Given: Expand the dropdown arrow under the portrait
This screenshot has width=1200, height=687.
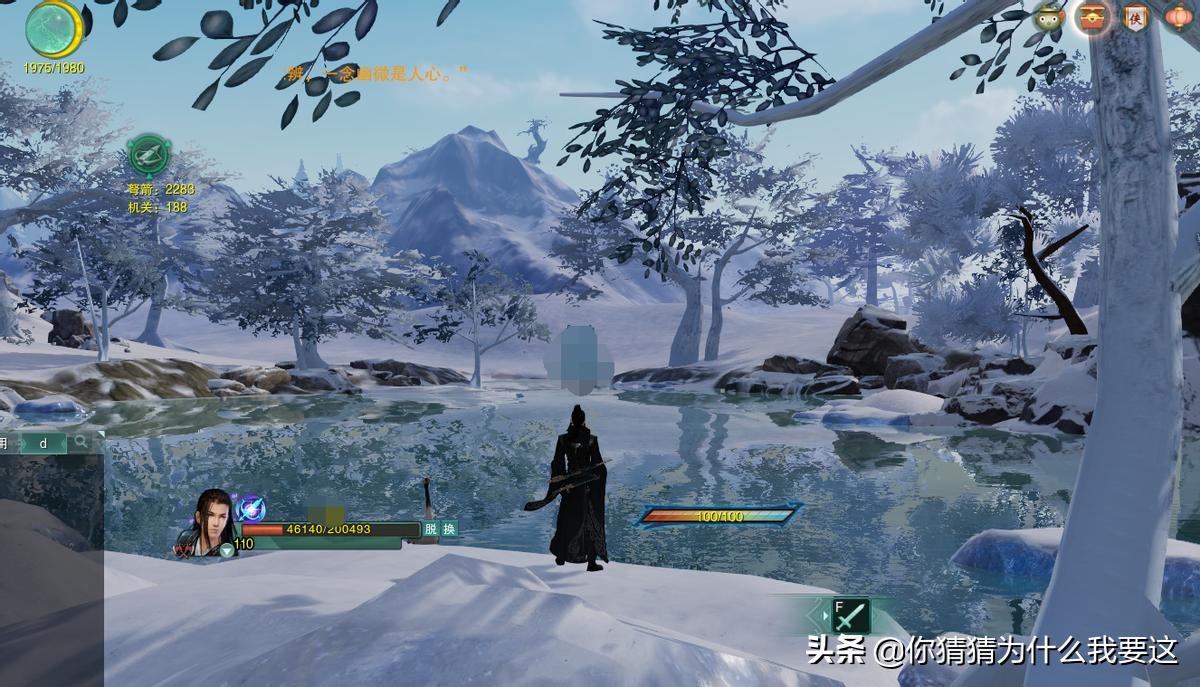Looking at the screenshot, I should [227, 550].
